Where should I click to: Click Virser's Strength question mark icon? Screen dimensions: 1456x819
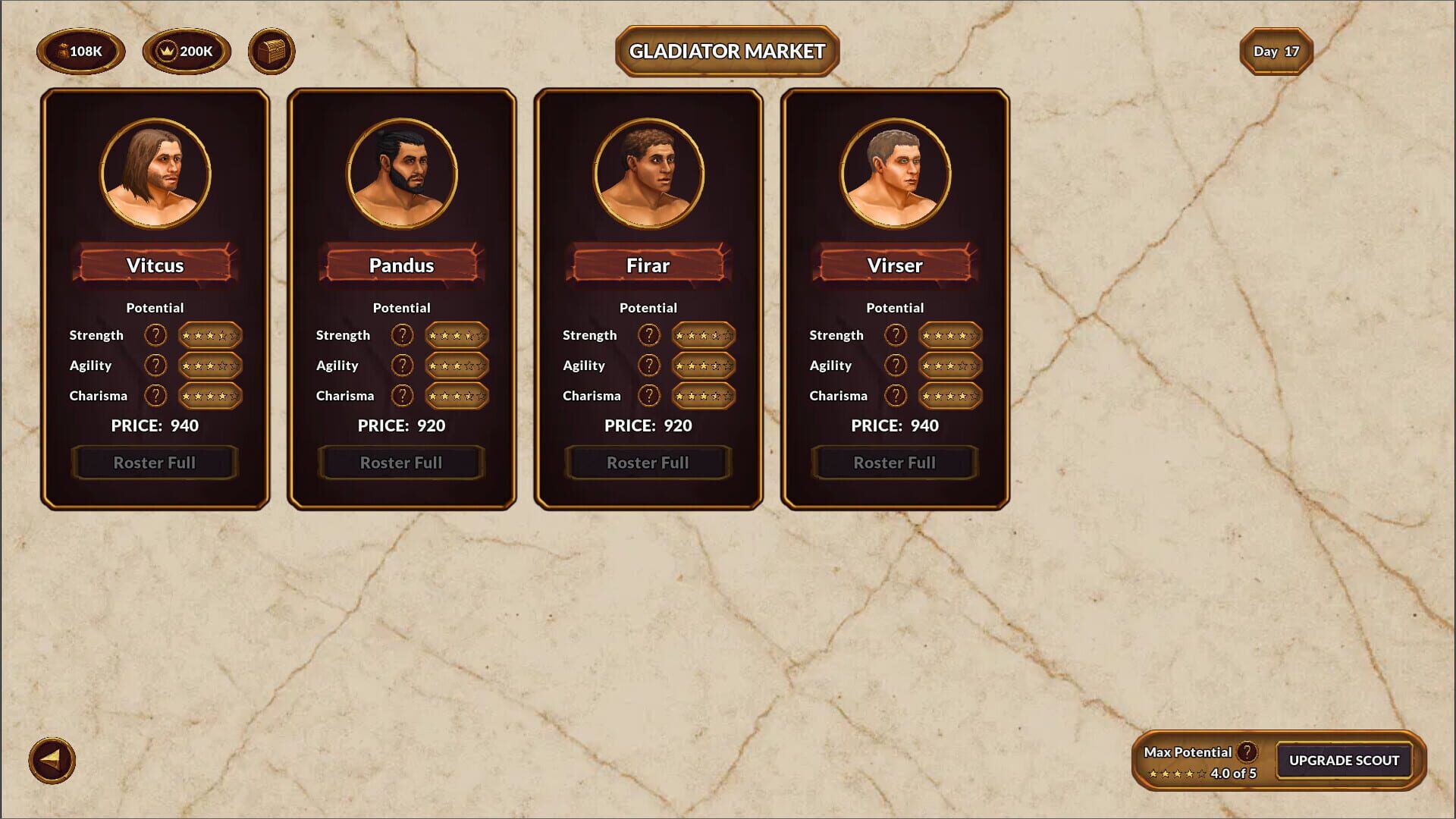(895, 334)
